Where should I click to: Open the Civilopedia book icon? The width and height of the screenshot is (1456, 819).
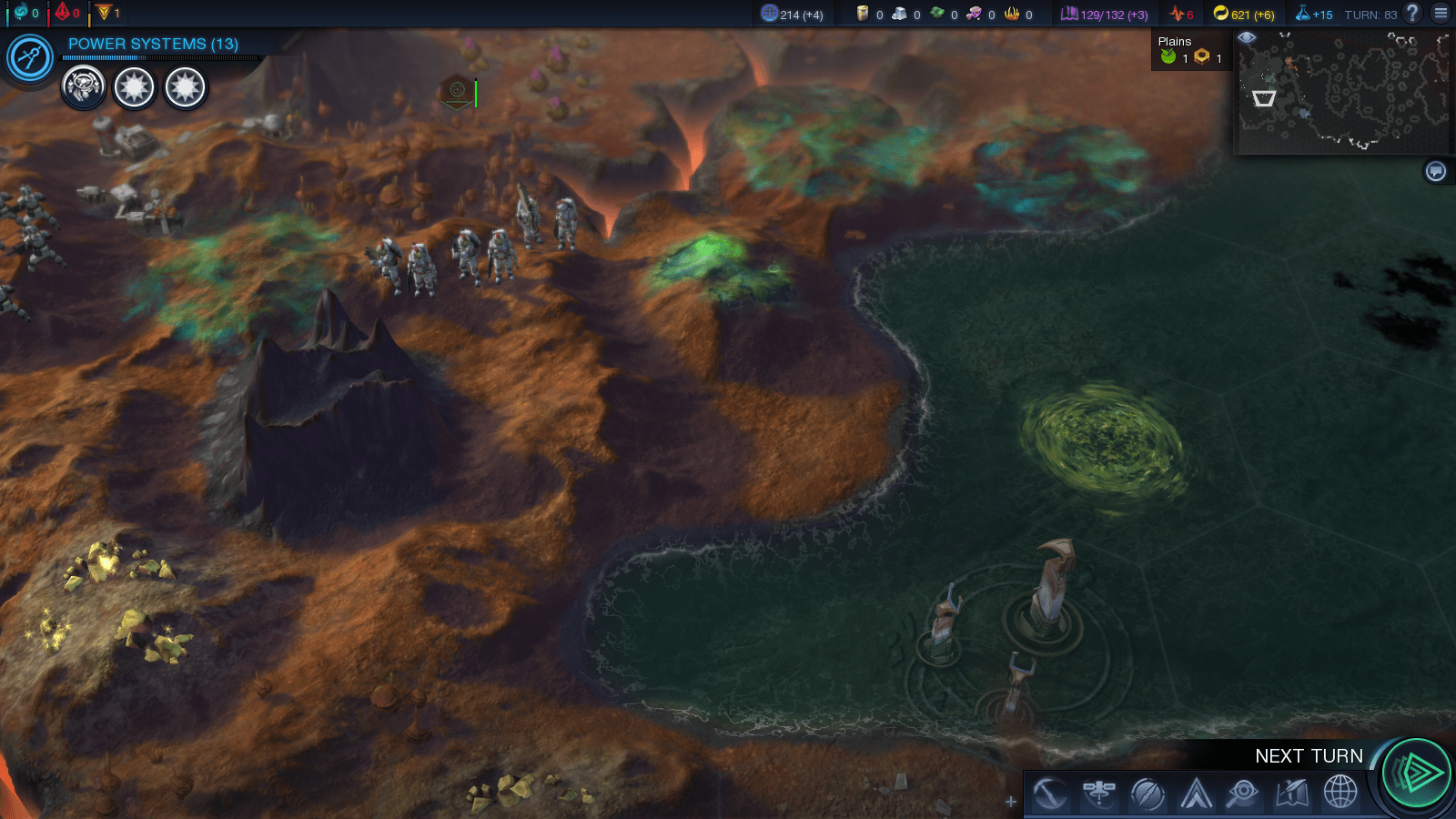pos(1293,794)
